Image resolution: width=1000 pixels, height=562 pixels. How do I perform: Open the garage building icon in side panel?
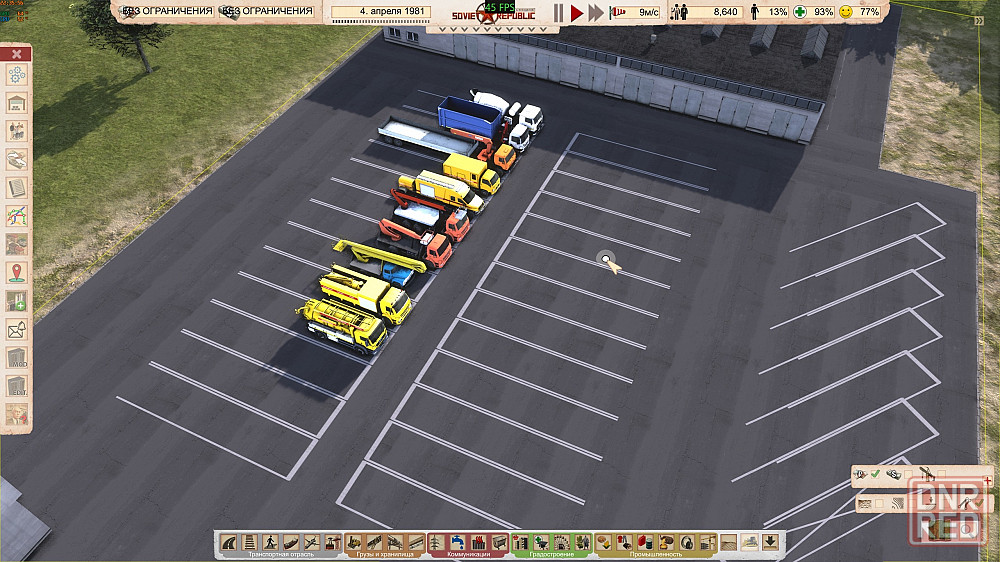17,103
